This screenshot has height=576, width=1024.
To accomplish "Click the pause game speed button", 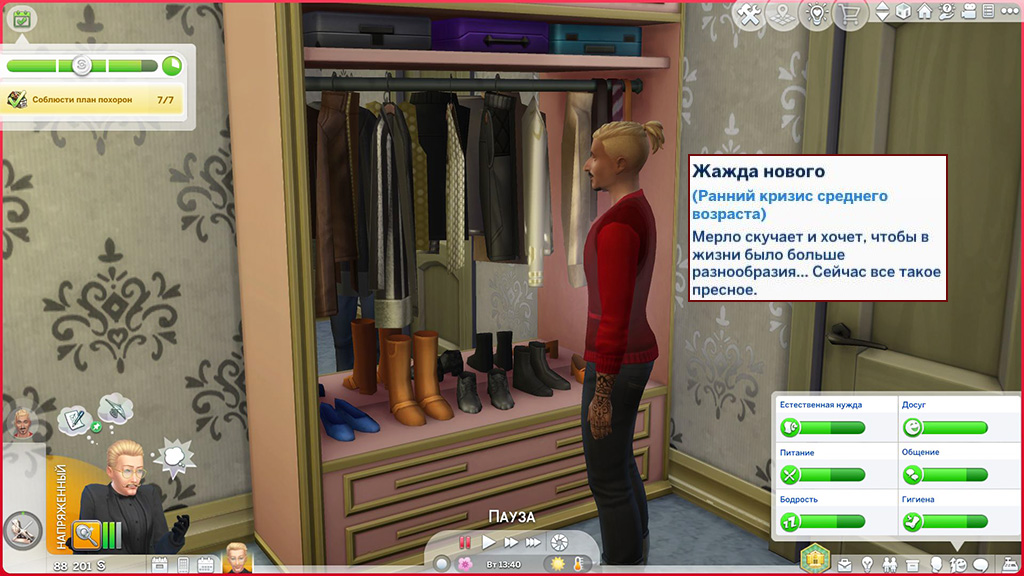I will tap(464, 542).
